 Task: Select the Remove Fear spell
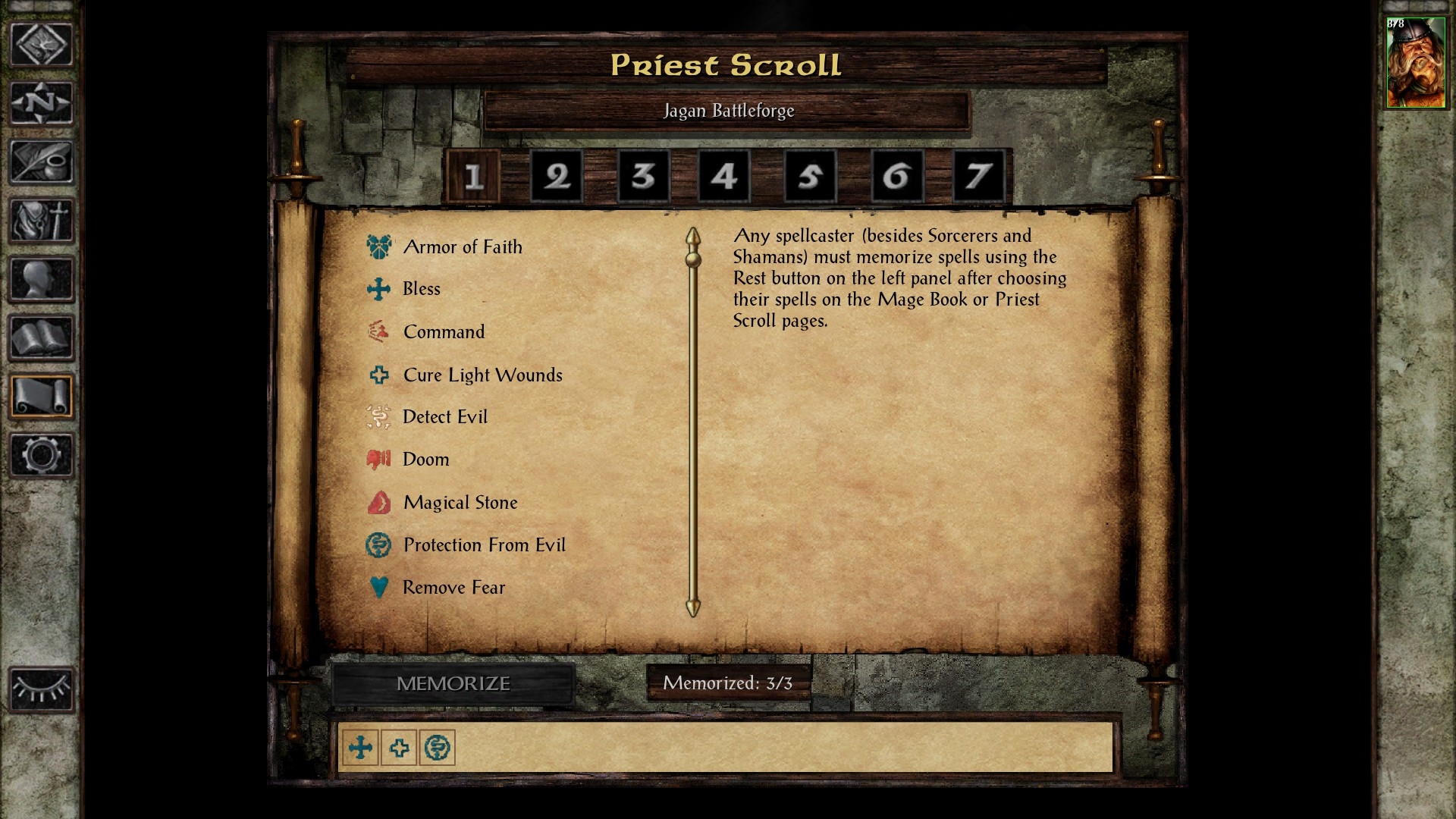click(x=453, y=588)
